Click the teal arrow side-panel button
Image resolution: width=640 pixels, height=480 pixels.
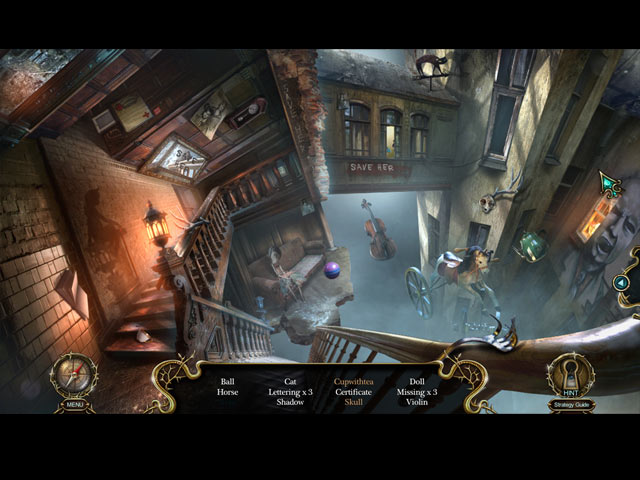coord(622,283)
